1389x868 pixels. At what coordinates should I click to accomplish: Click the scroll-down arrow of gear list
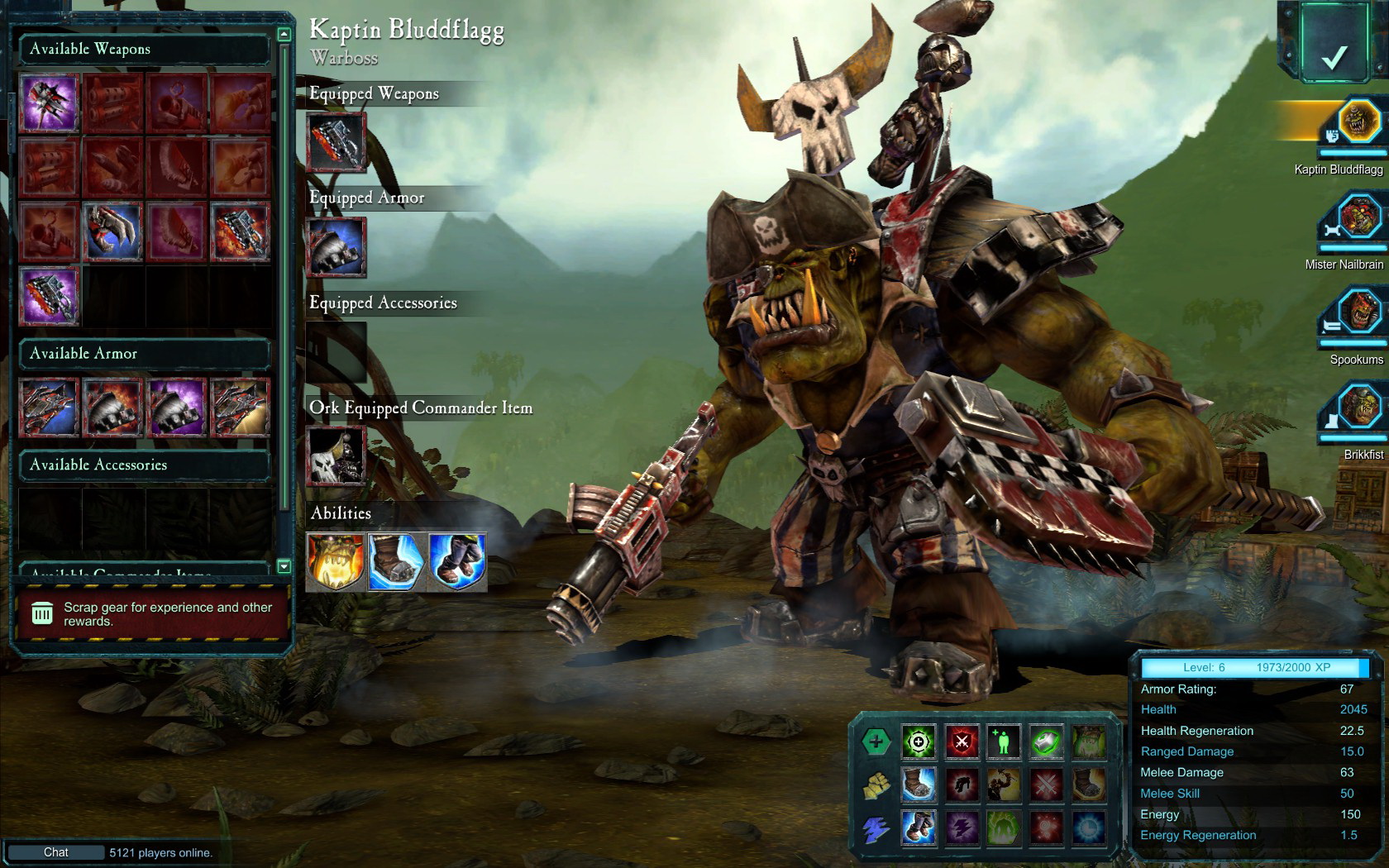[x=284, y=566]
